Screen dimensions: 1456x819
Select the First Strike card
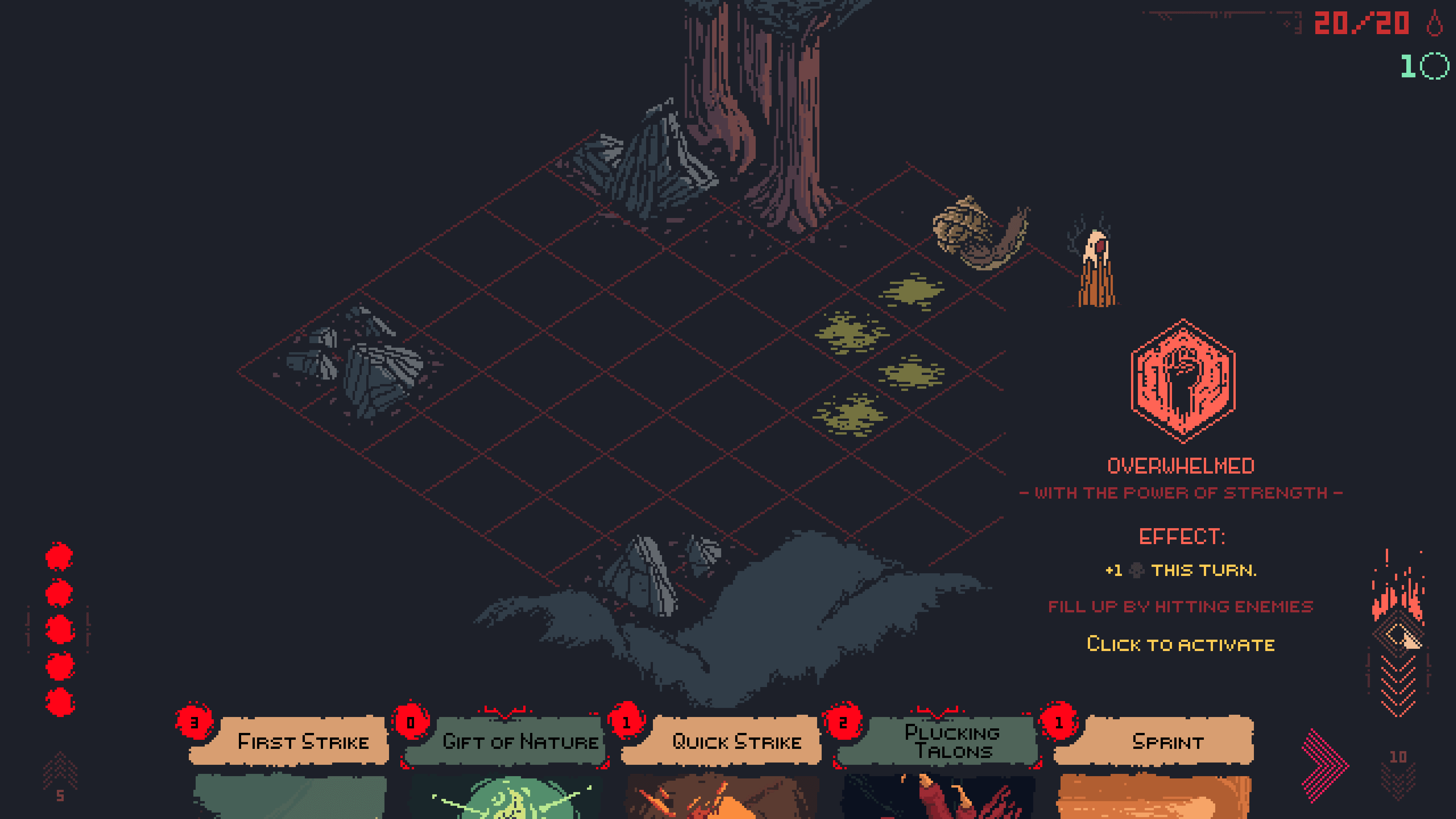pyautogui.click(x=289, y=763)
